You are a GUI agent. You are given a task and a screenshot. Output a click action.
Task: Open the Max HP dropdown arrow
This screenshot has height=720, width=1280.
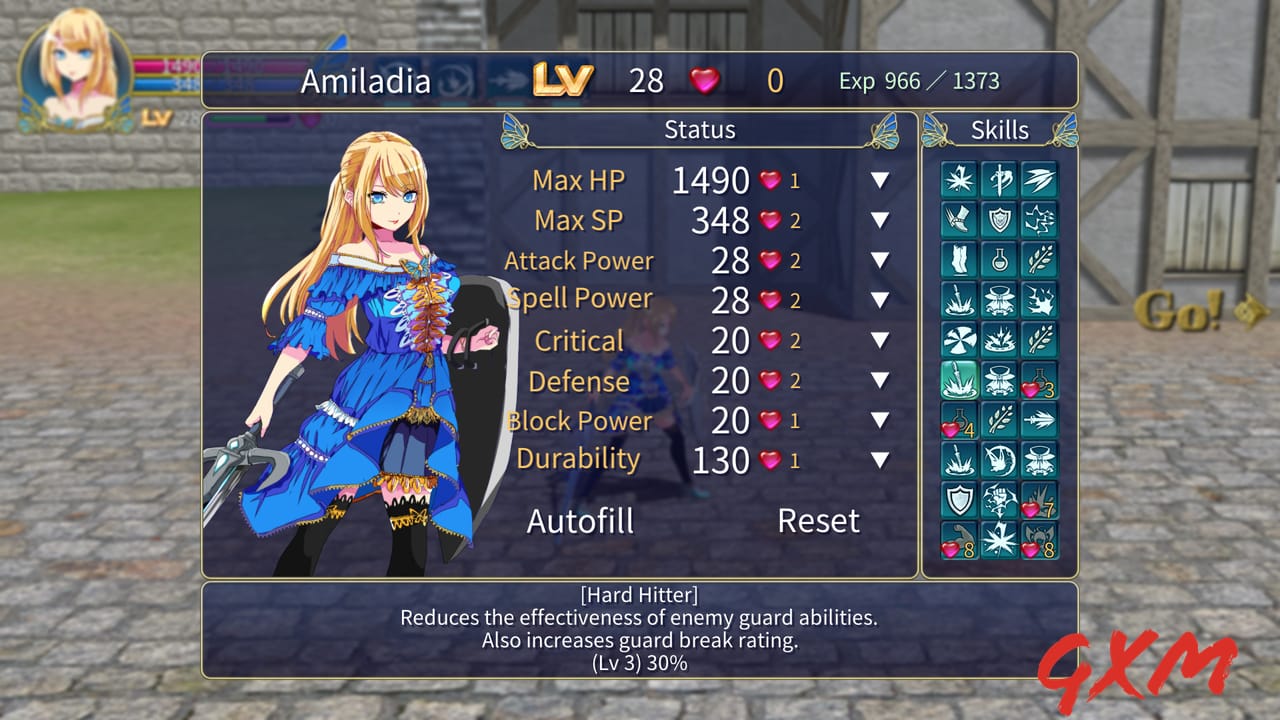[x=878, y=180]
